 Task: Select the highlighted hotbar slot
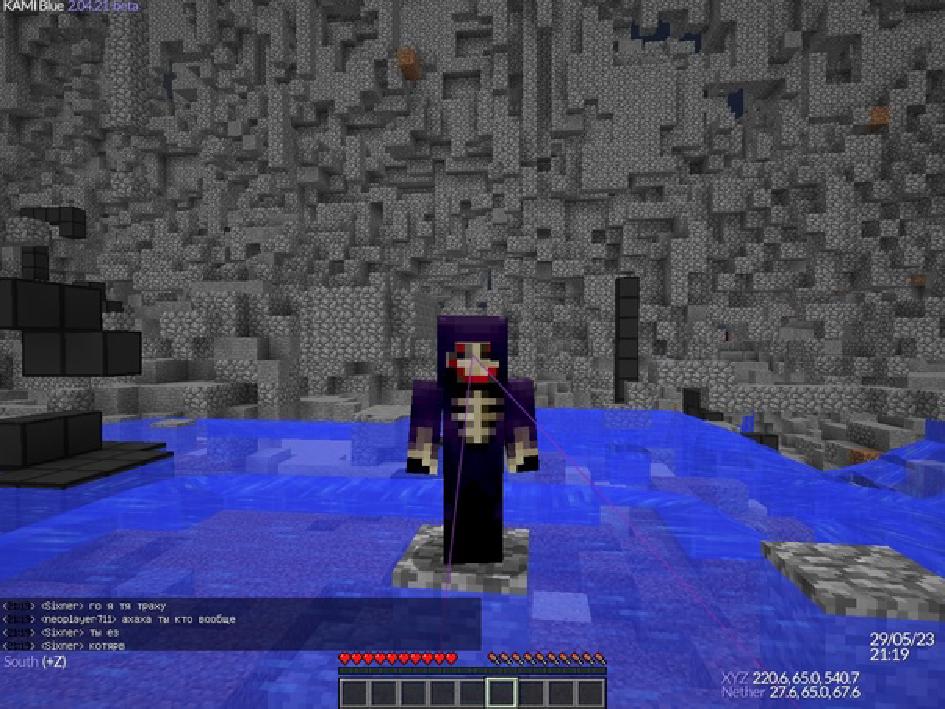(x=502, y=692)
